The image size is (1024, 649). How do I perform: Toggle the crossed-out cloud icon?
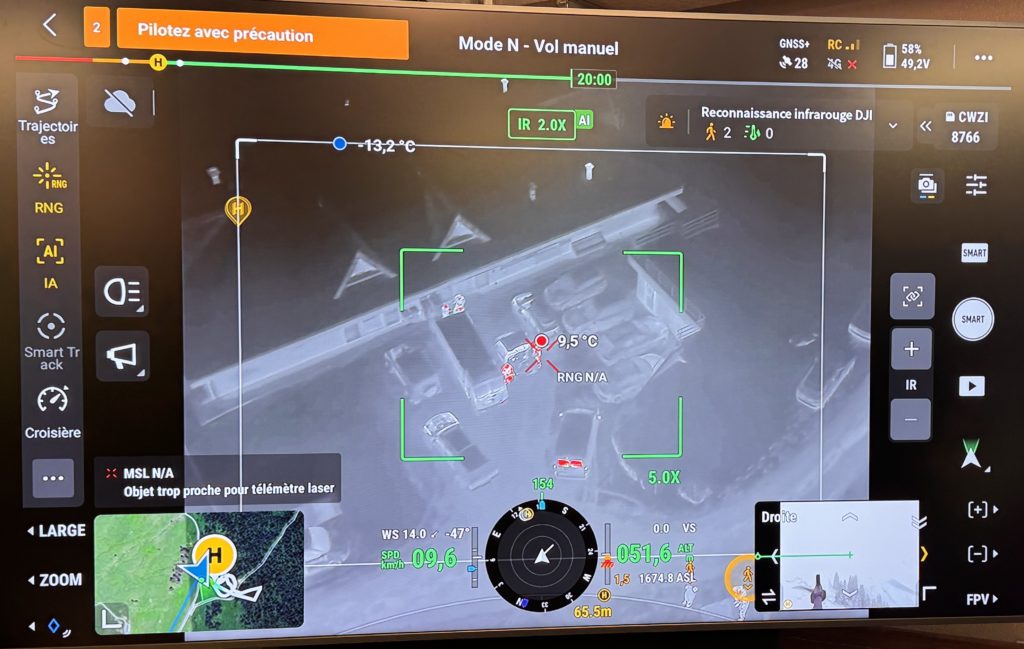coord(120,101)
